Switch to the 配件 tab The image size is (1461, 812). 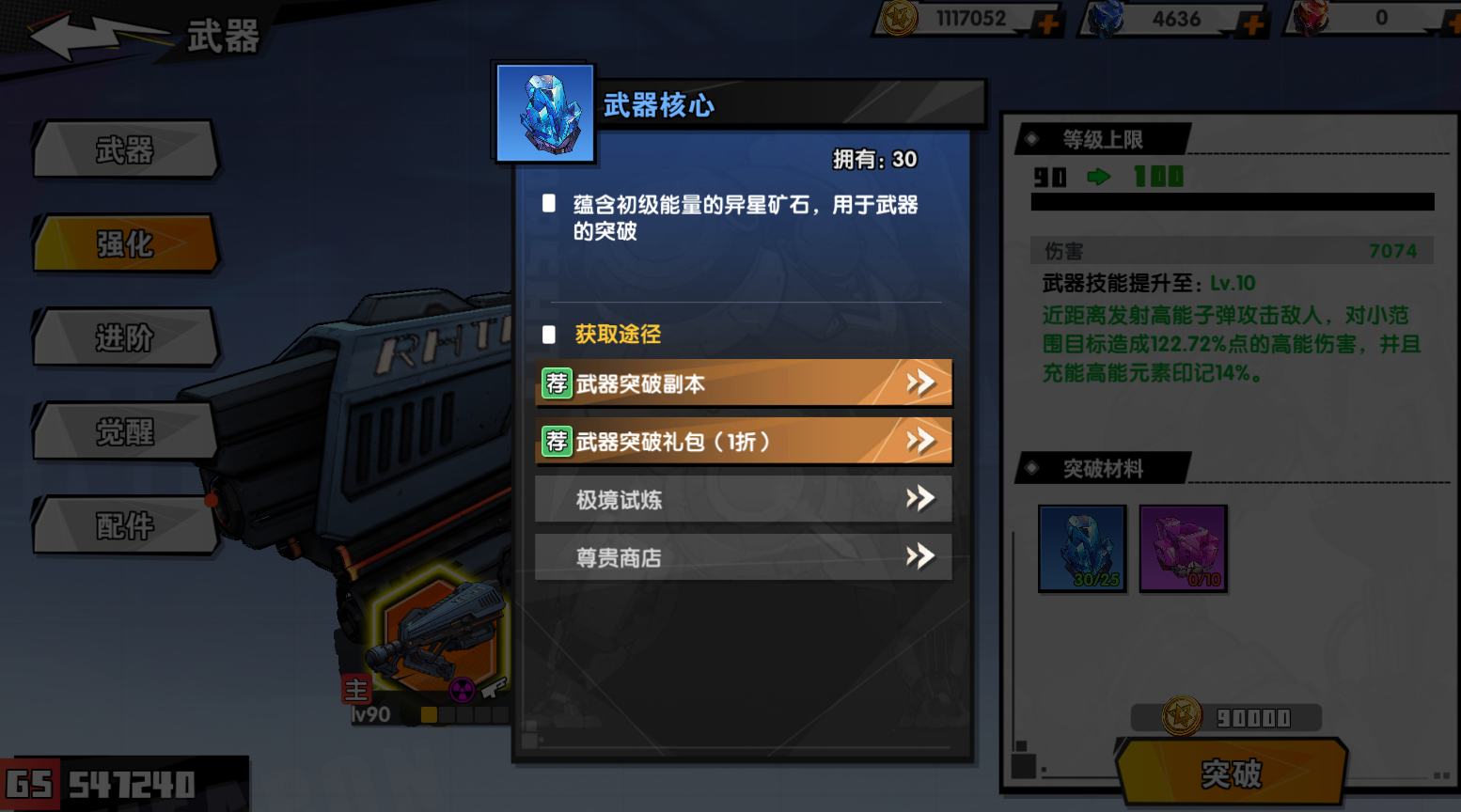click(125, 525)
